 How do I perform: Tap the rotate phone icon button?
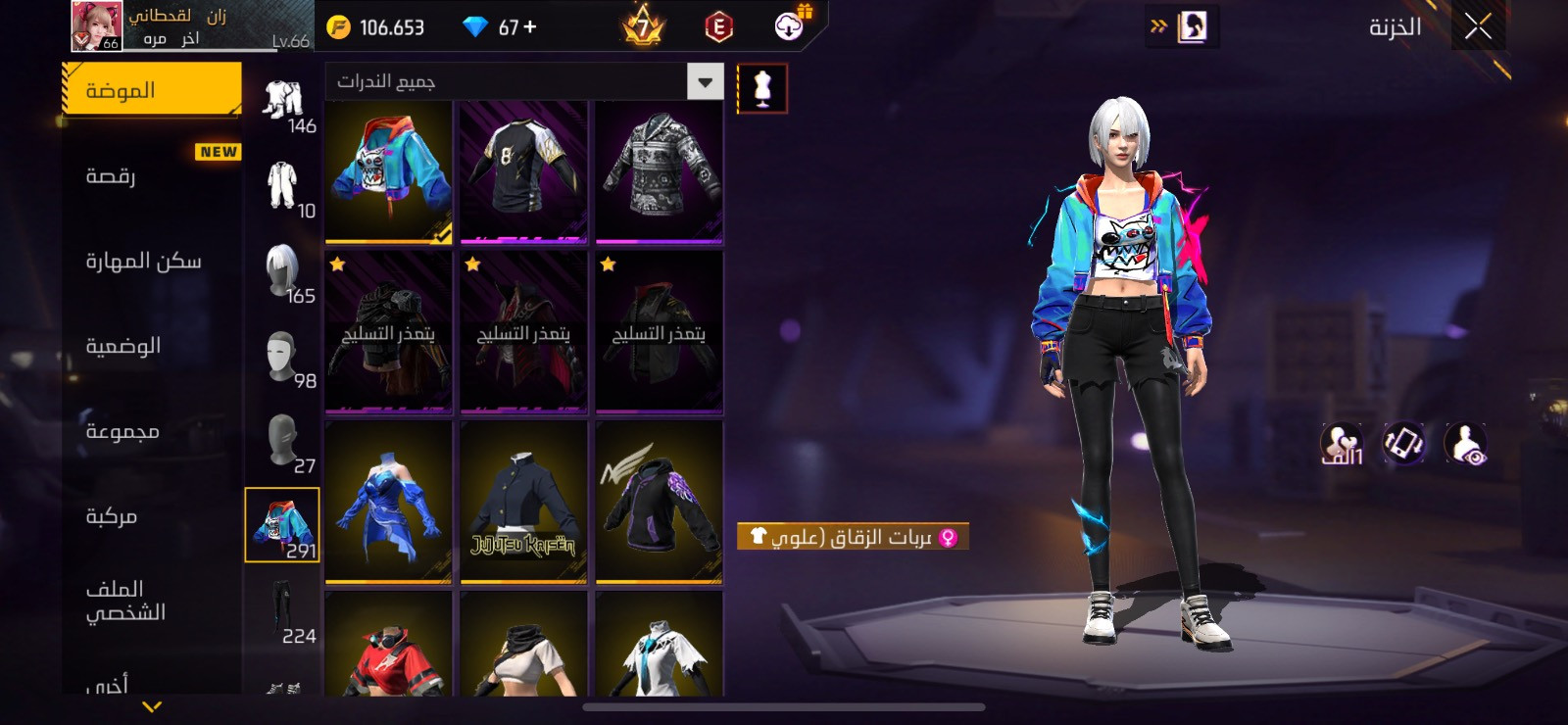click(x=1404, y=443)
